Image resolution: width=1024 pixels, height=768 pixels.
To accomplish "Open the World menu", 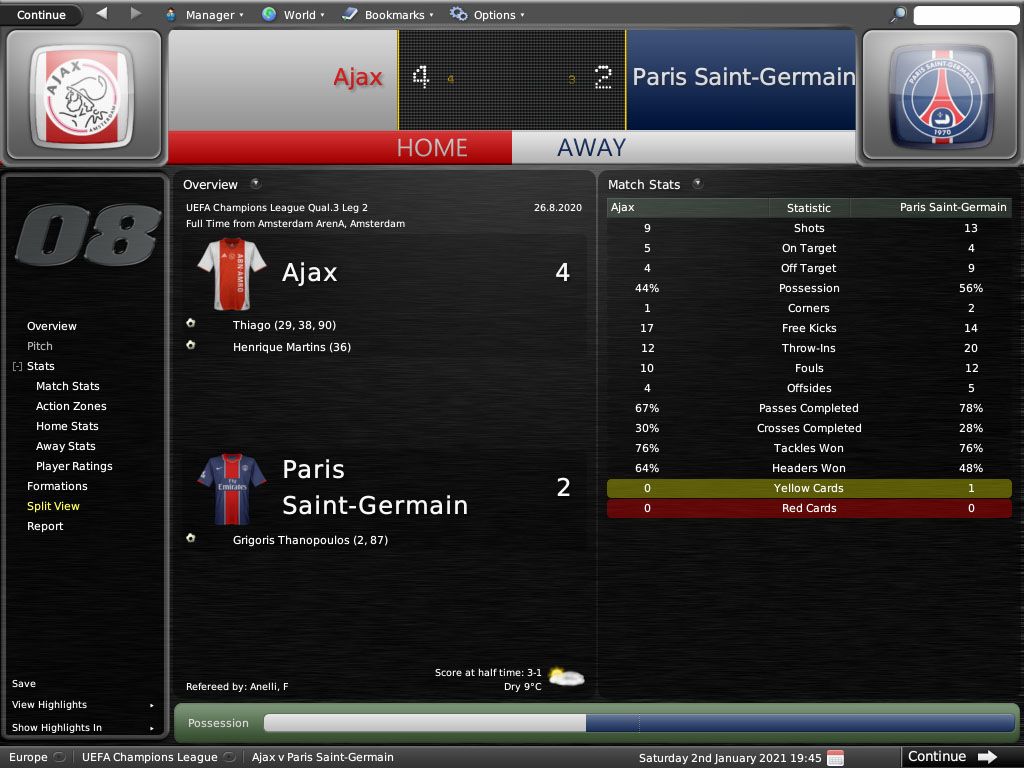I will coord(292,15).
